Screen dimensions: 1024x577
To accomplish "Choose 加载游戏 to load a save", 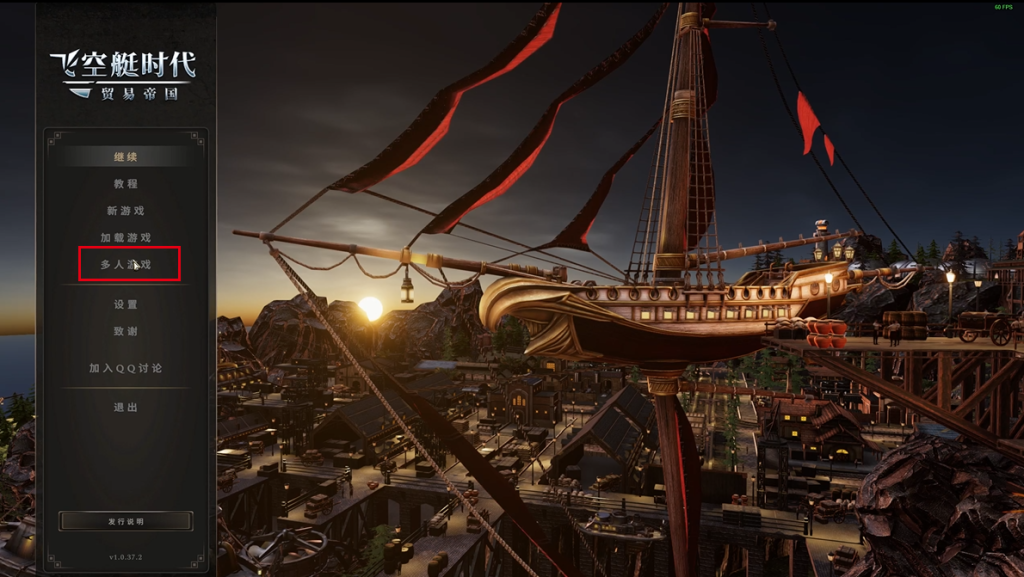I will (x=126, y=238).
